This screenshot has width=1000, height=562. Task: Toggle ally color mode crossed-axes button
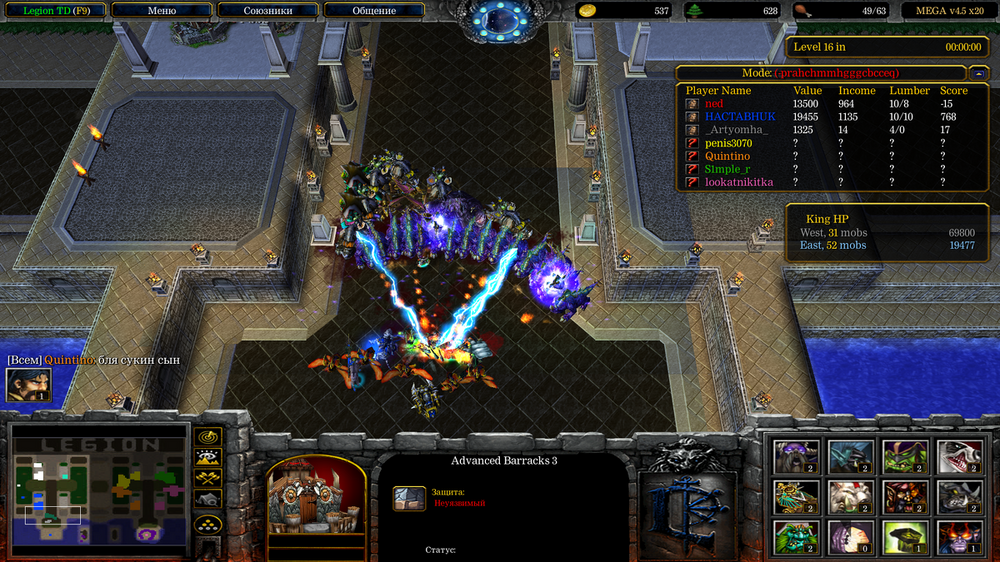(208, 477)
